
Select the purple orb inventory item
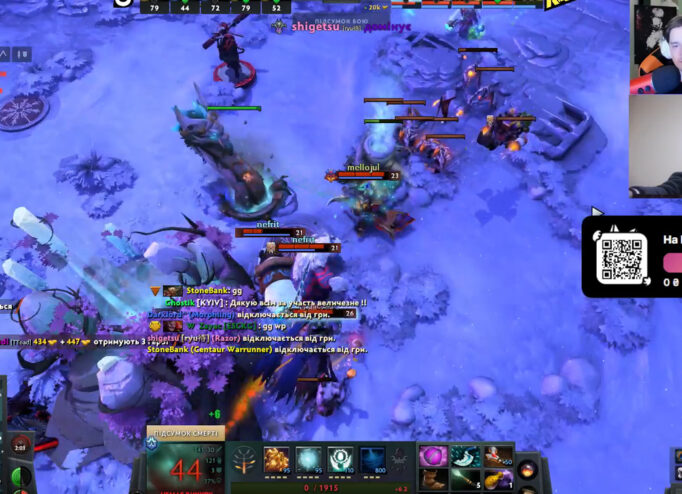pyautogui.click(x=434, y=456)
